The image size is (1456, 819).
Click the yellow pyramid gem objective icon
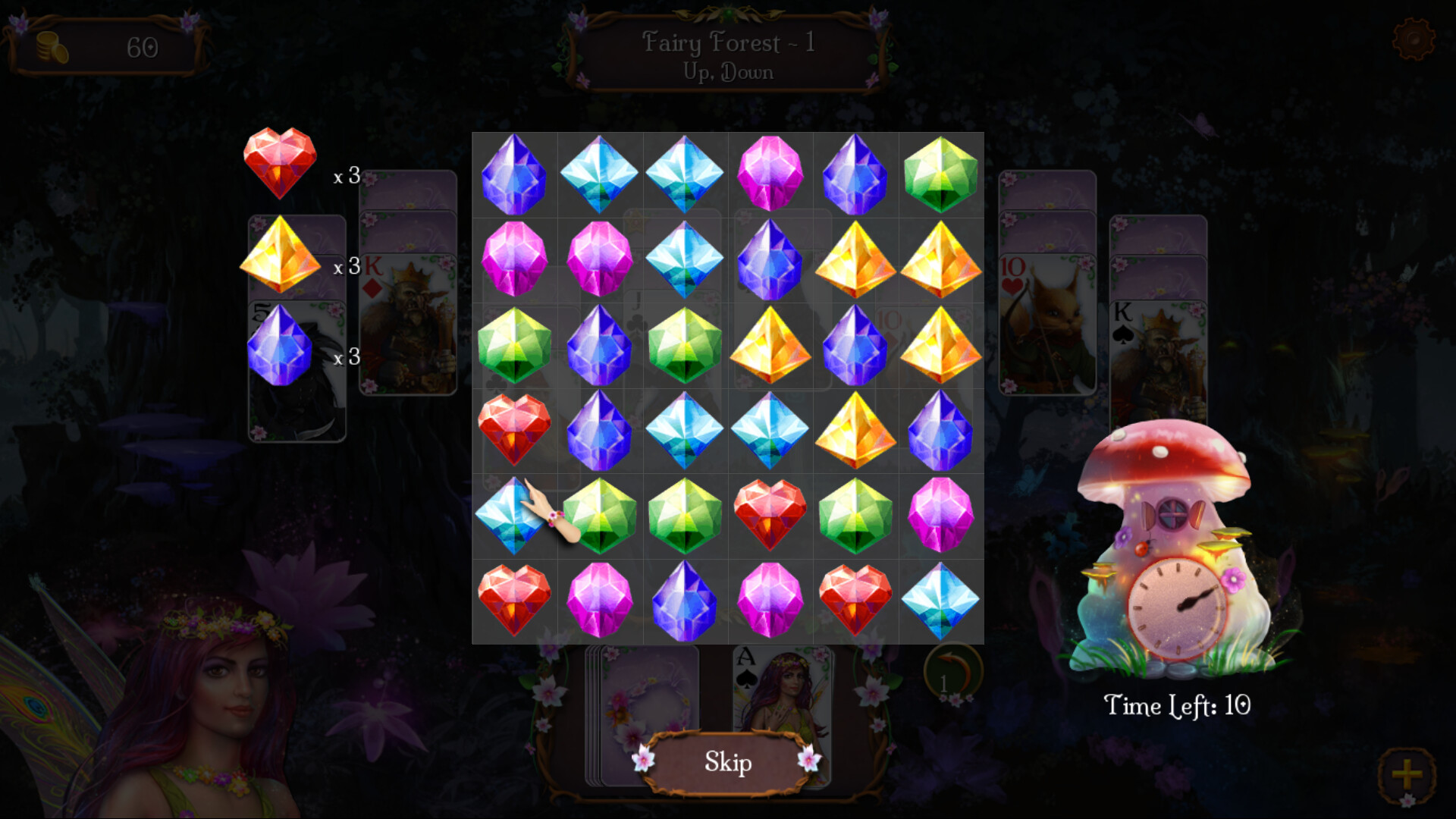279,256
